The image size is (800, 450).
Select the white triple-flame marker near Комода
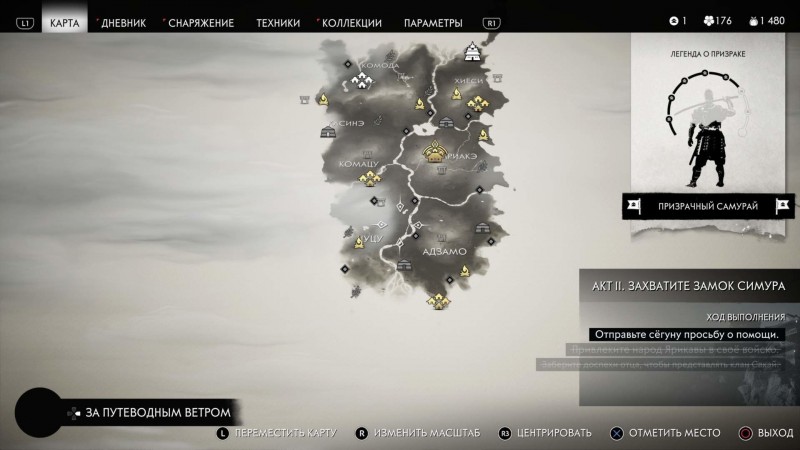click(x=360, y=82)
